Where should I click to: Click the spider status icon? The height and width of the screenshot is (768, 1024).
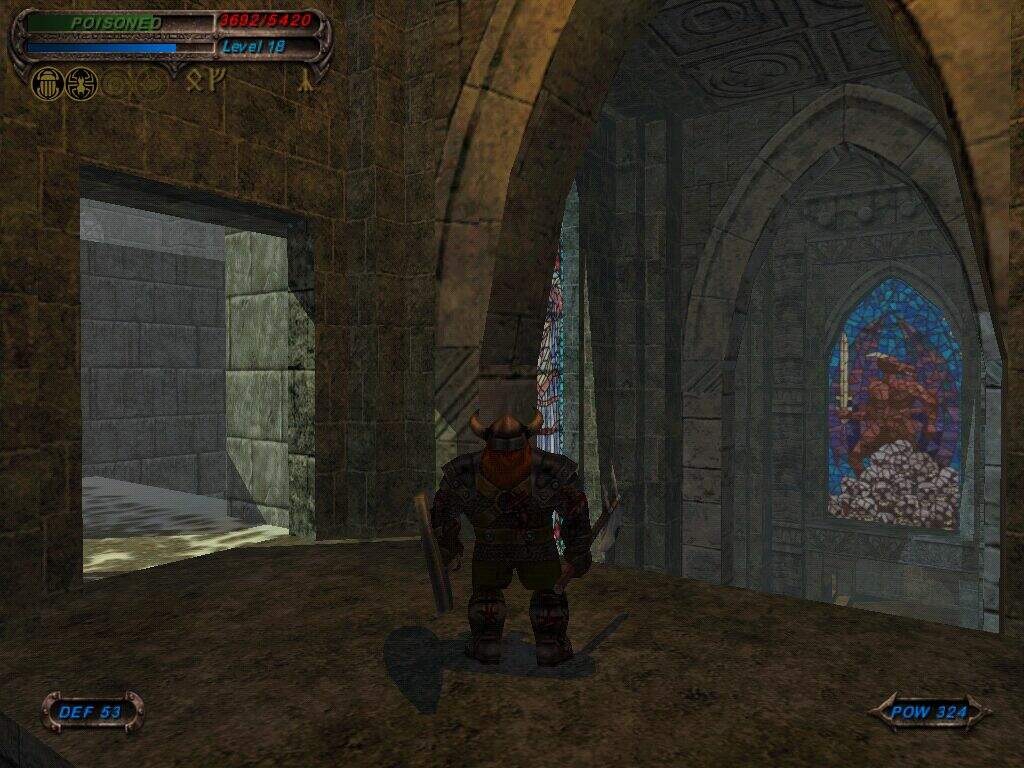79,84
